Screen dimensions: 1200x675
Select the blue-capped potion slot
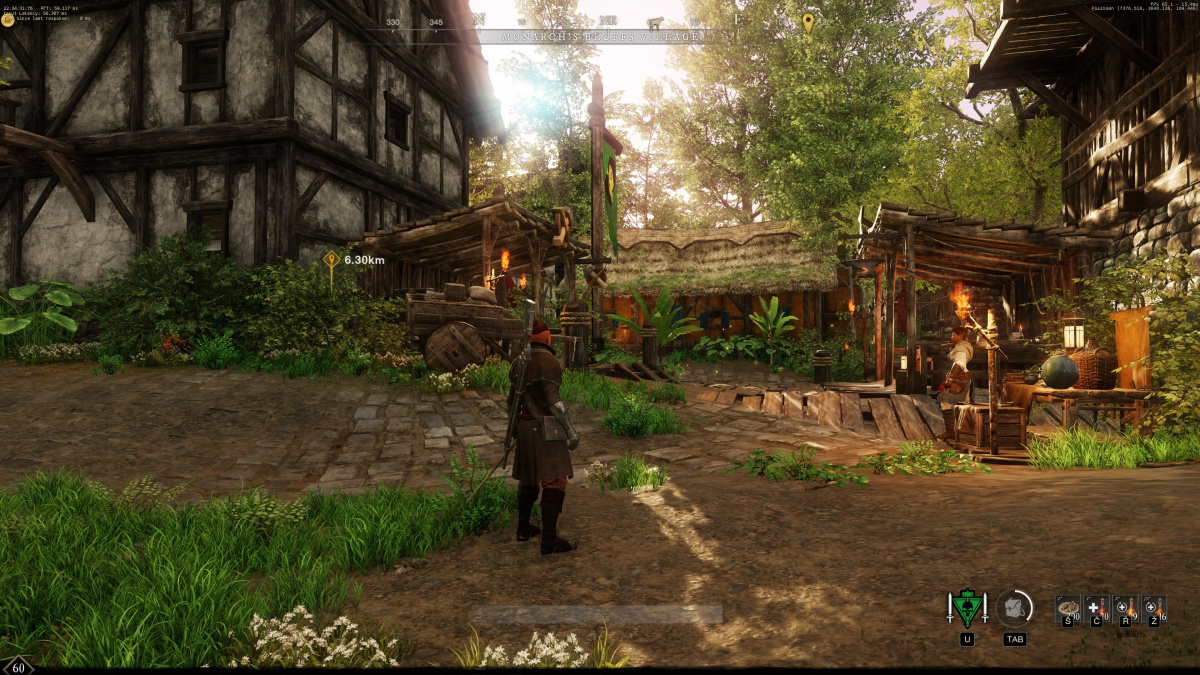[1153, 607]
